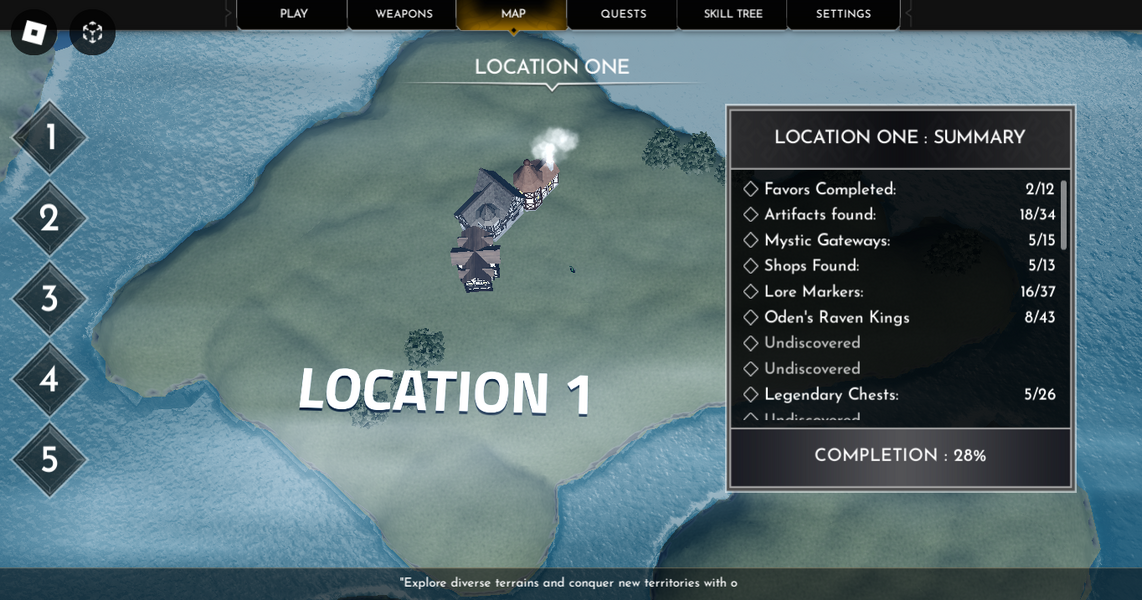
Task: Click the Favors Completed summary row
Action: click(x=898, y=190)
